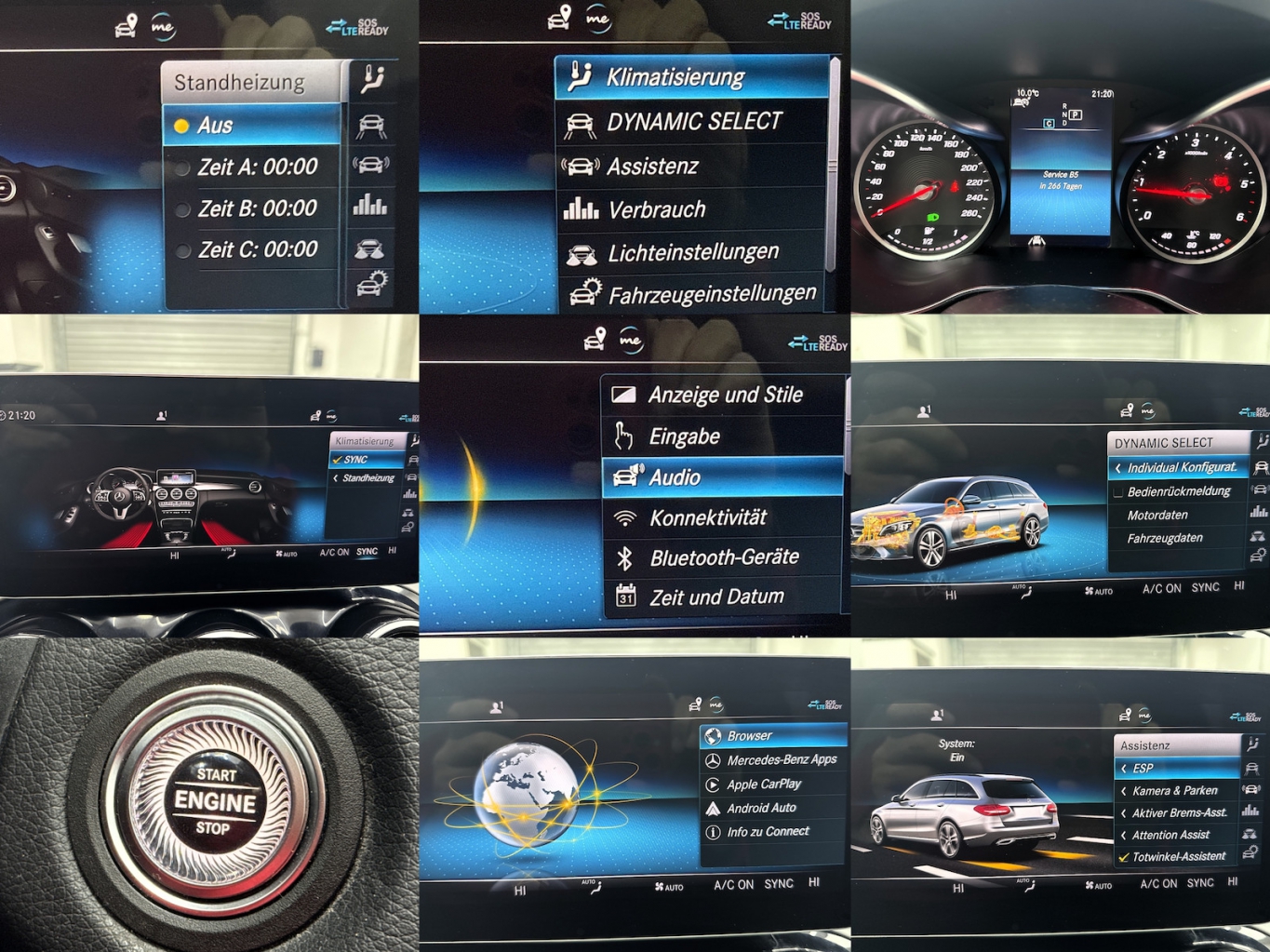This screenshot has width=1270, height=952.
Task: Select the Aus option for Standheizung
Action: coord(251,126)
